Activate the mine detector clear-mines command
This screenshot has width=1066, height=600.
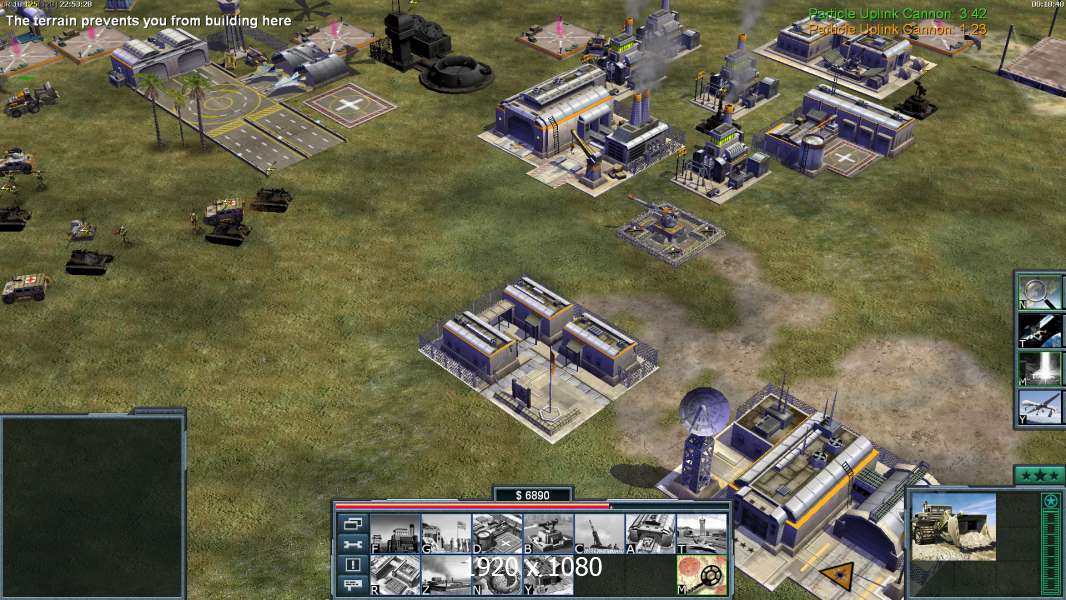click(x=701, y=575)
